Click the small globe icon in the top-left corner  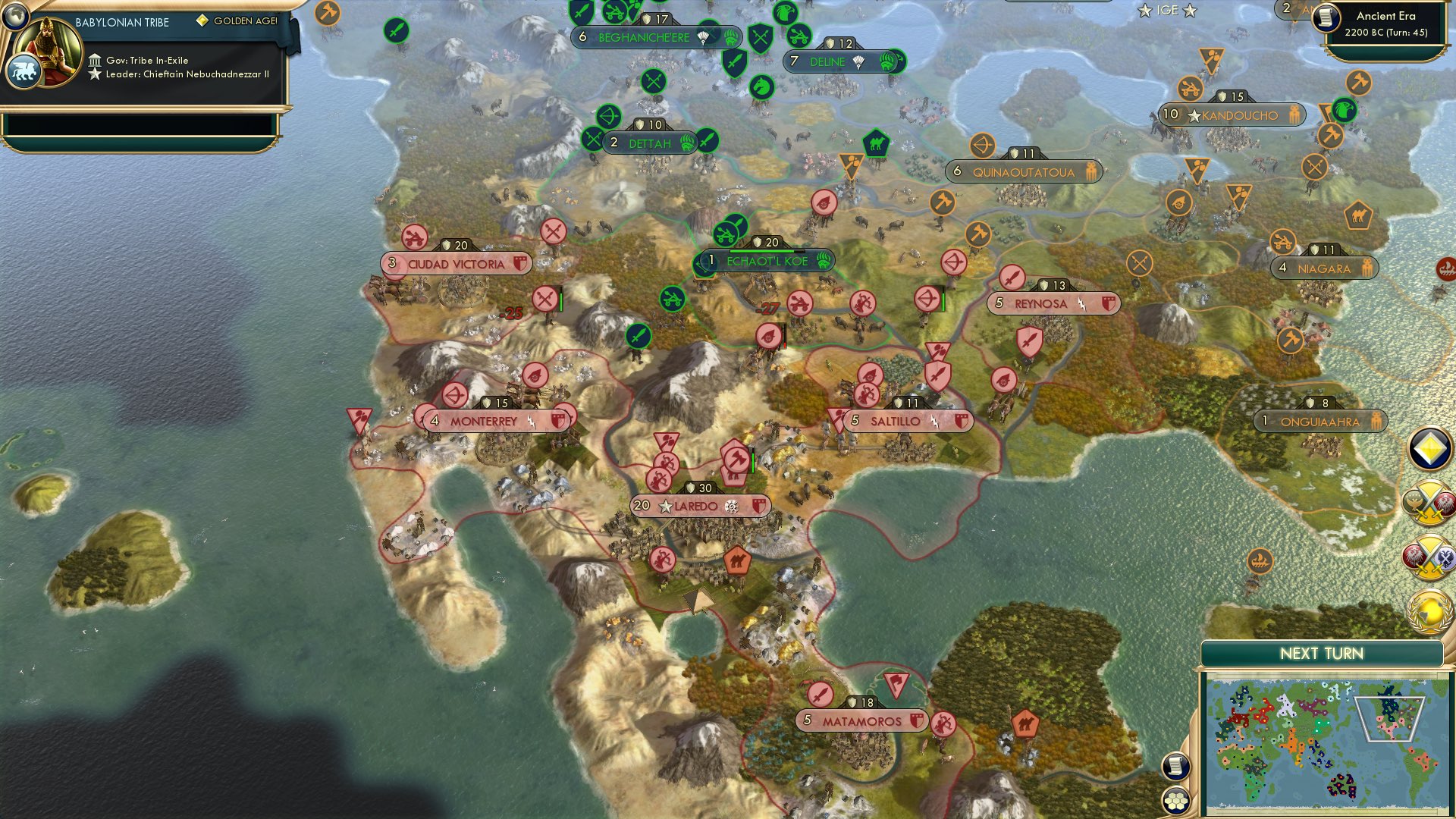pos(14,14)
